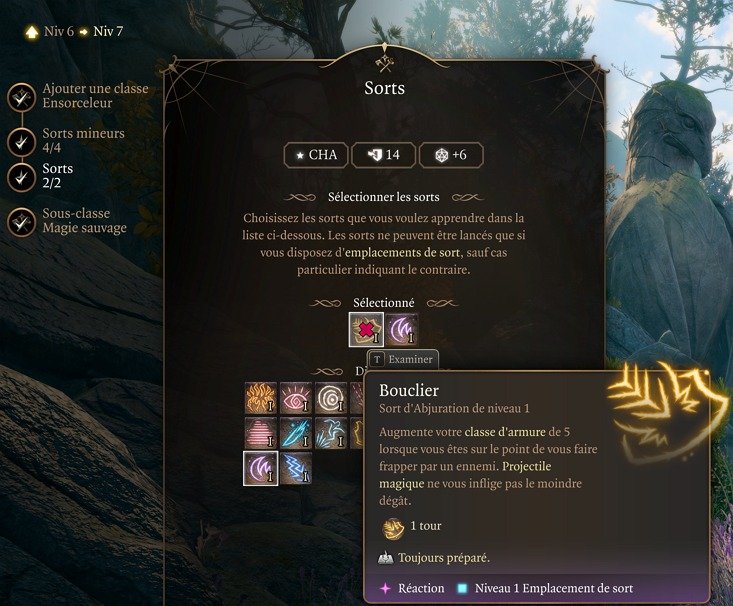Screen dimensions: 733x606
Task: Click the selected purple crescent claw spell
Action: pos(402,330)
